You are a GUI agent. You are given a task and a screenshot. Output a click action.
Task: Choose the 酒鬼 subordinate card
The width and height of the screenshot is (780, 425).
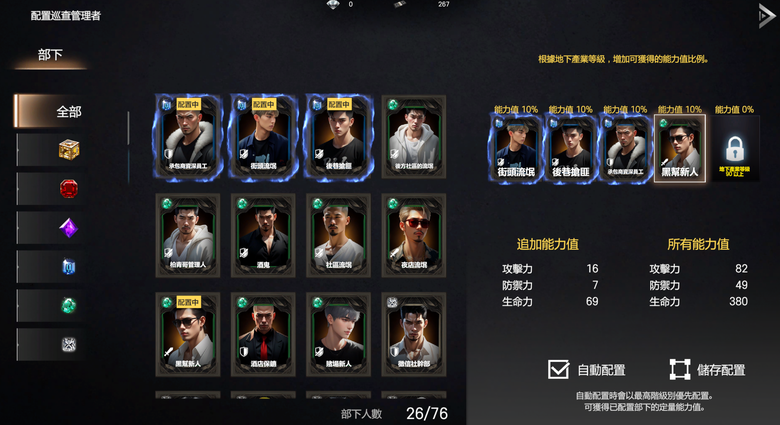point(263,235)
